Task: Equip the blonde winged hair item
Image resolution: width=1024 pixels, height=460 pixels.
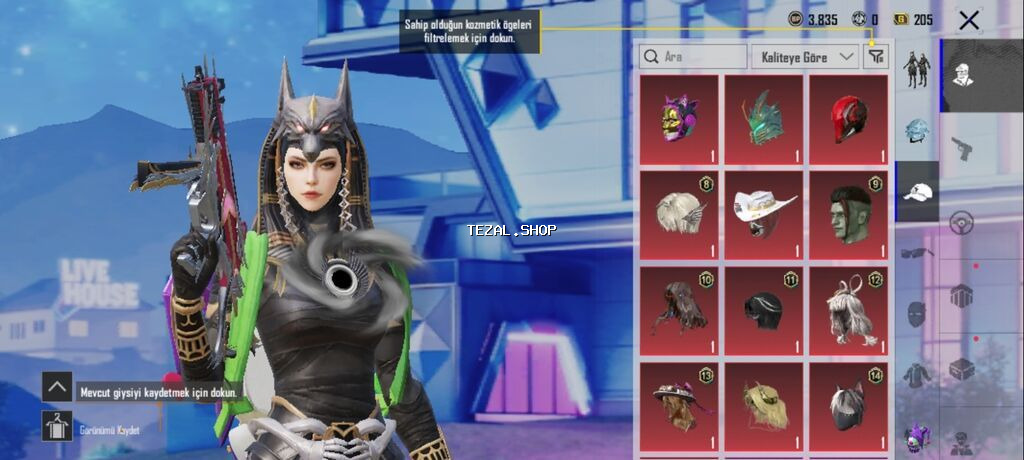Action: [x=679, y=215]
